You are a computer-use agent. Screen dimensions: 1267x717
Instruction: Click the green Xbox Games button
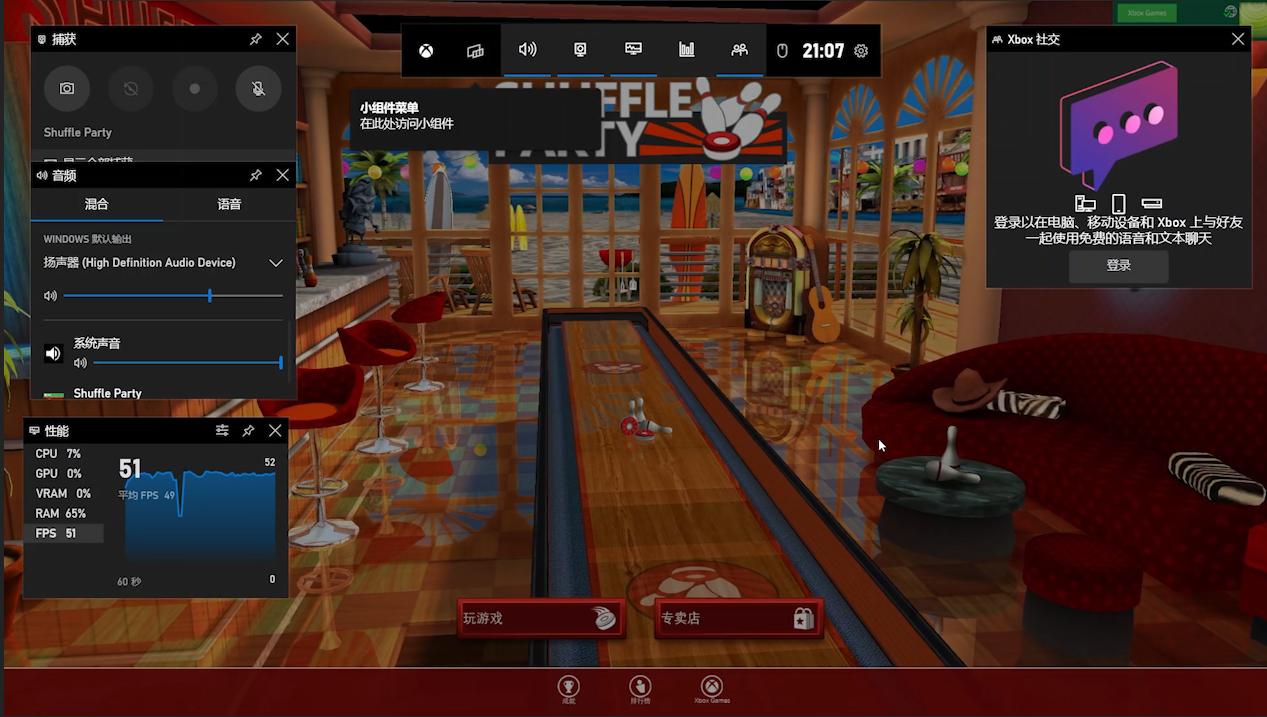click(1146, 13)
